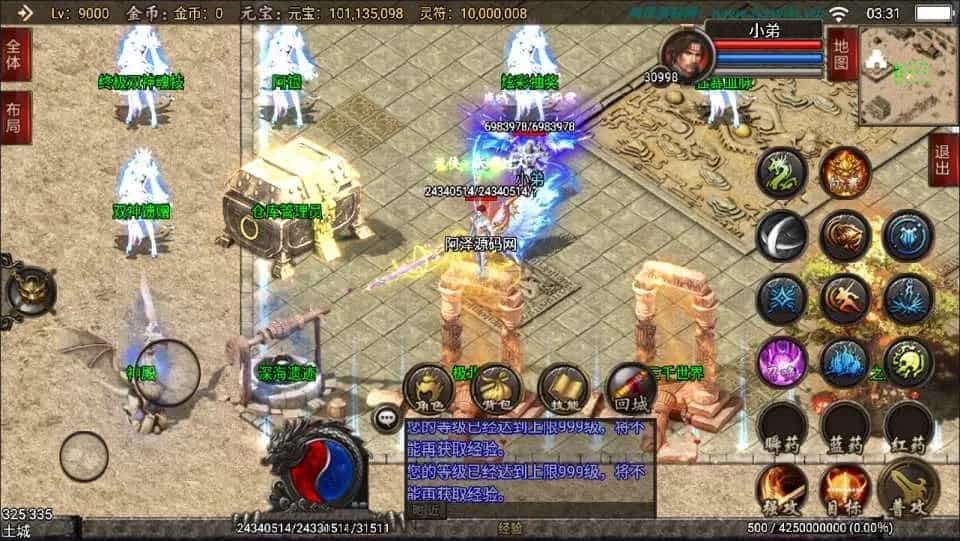Tap the 强攻 forced attack button
The image size is (960, 541).
tap(781, 488)
